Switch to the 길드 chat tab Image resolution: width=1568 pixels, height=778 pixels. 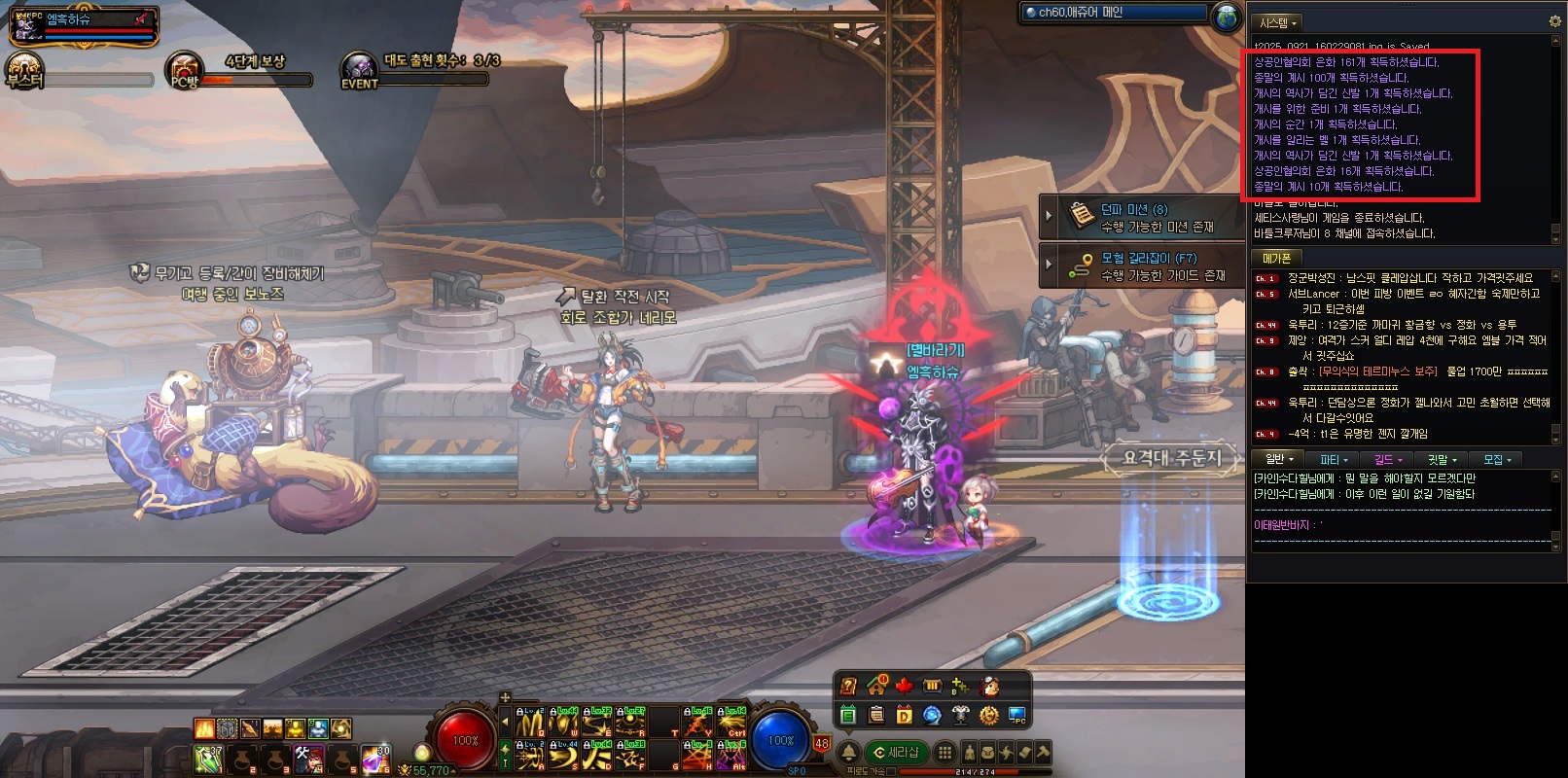1387,459
